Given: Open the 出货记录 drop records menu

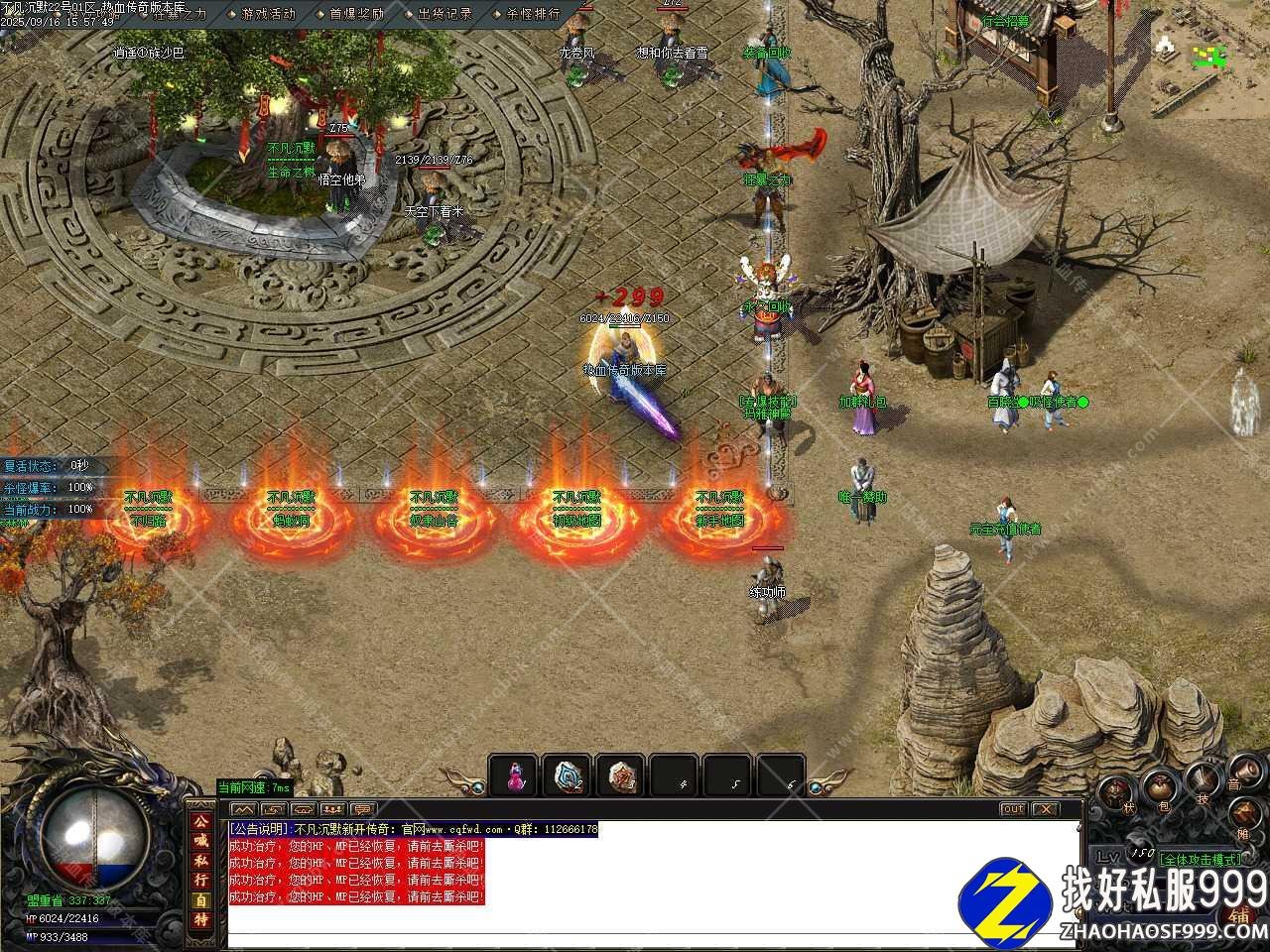Looking at the screenshot, I should 444,14.
